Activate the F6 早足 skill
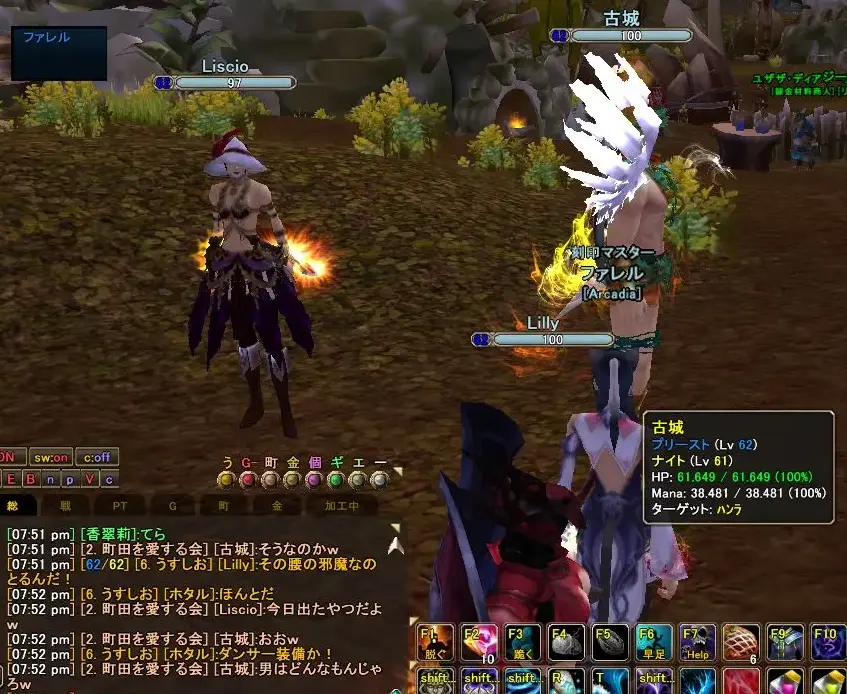Viewport: 847px width, 694px height. (655, 643)
